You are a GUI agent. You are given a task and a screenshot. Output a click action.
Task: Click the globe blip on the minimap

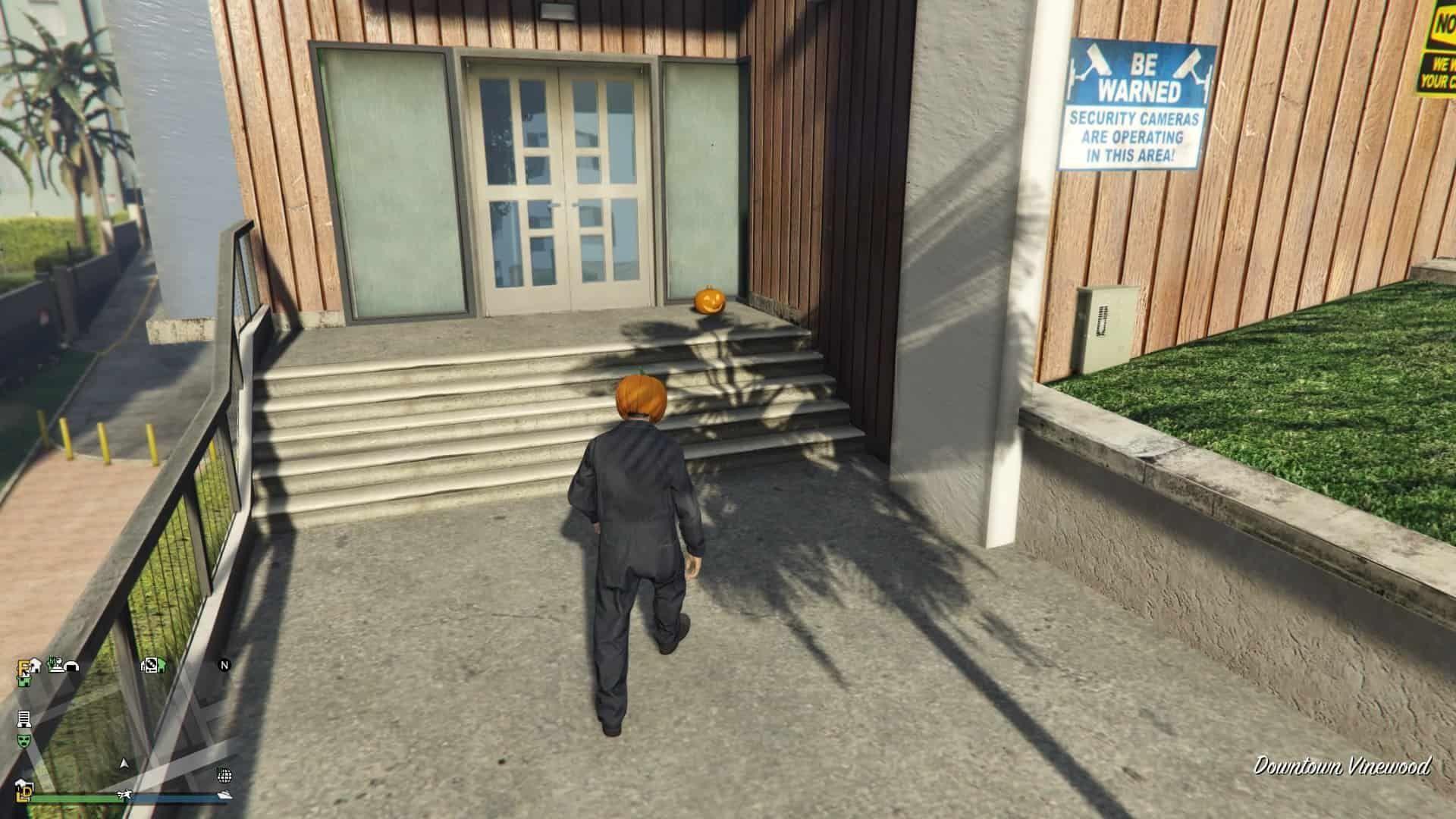(x=224, y=775)
